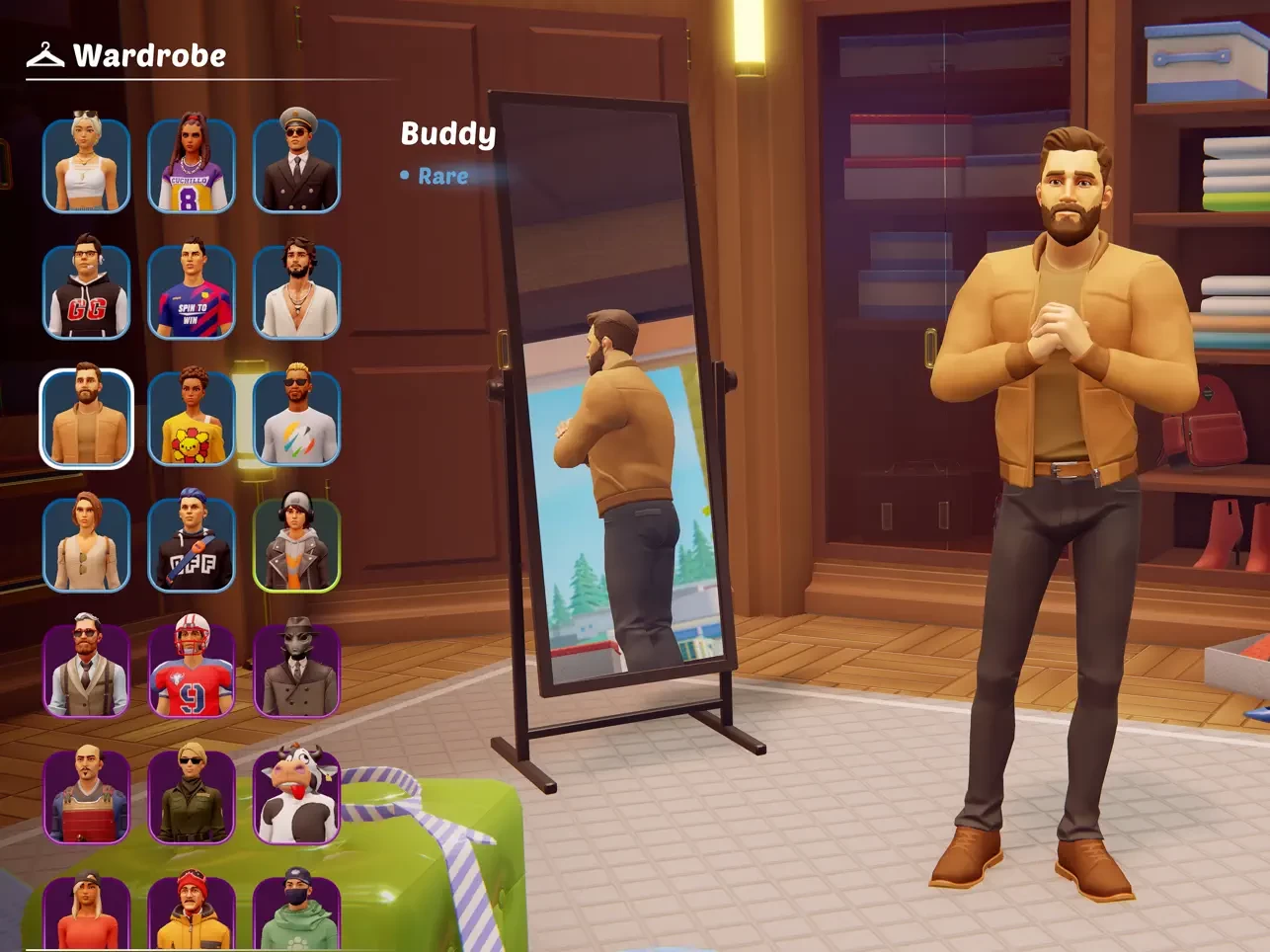1270x952 pixels.
Task: Select the black hoodie skin with blue cap
Action: pyautogui.click(x=192, y=544)
